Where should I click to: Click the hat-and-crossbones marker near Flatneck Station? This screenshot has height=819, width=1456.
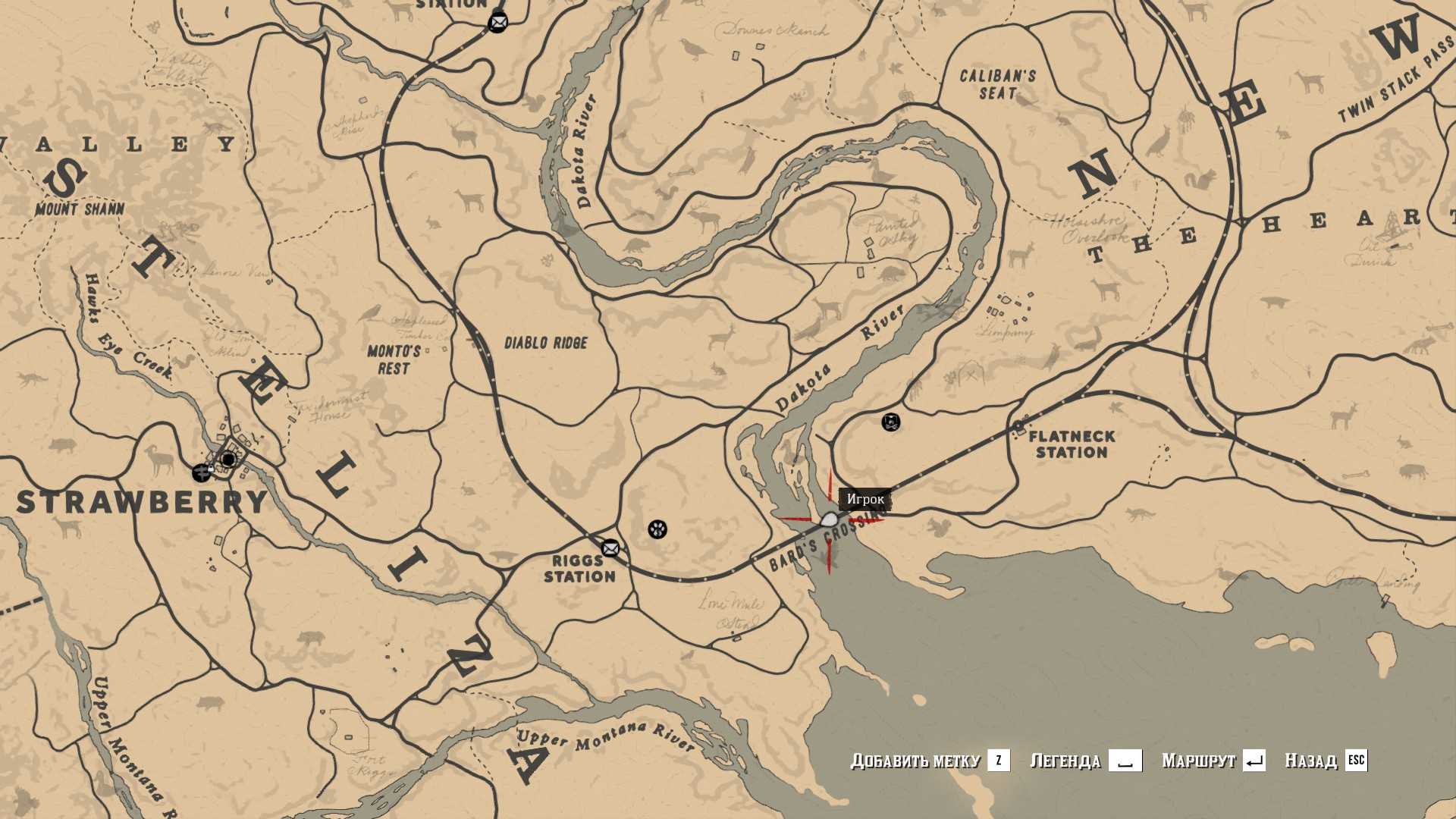pyautogui.click(x=891, y=422)
